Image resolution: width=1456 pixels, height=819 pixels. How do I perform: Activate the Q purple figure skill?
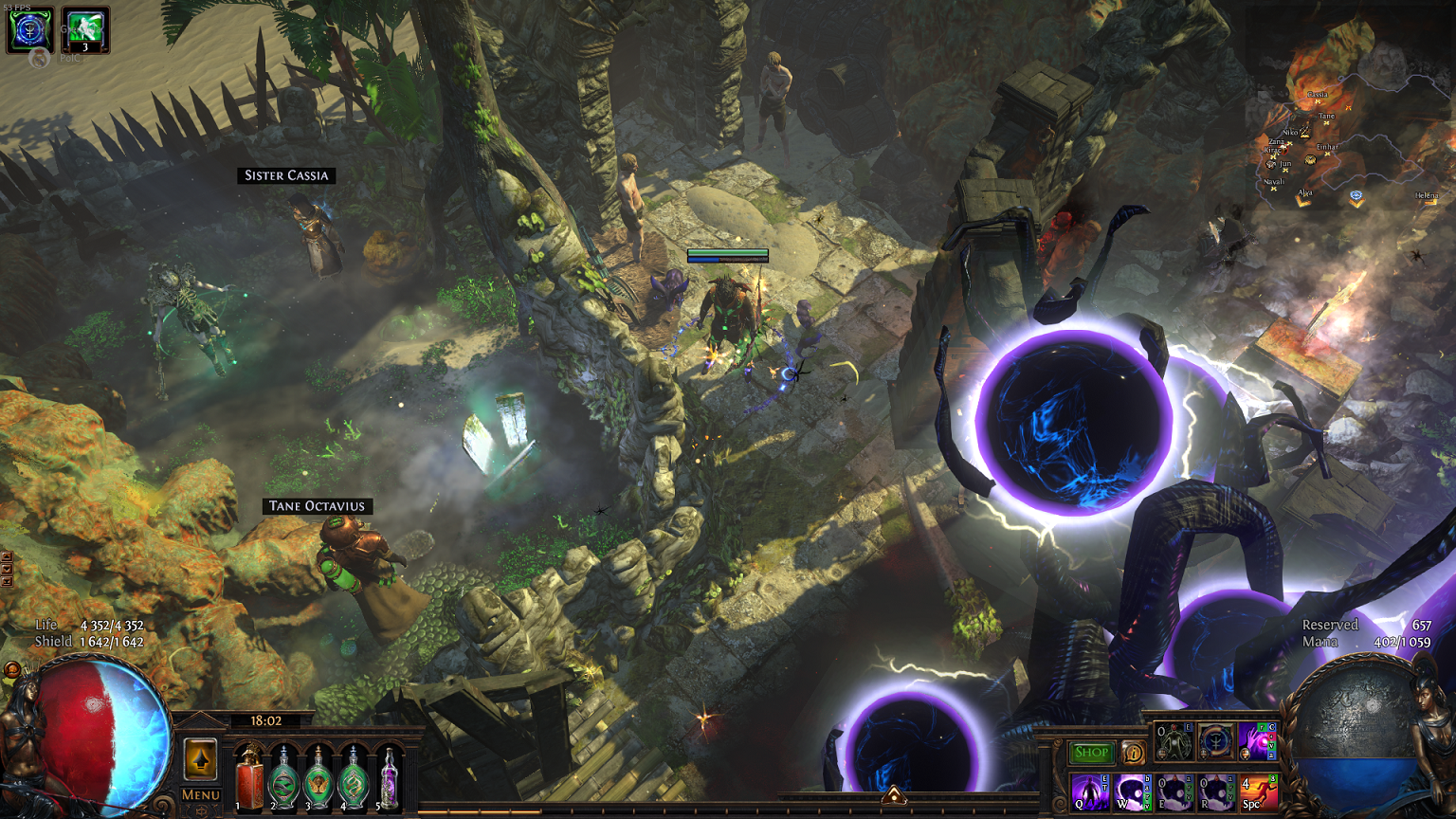tap(1089, 791)
